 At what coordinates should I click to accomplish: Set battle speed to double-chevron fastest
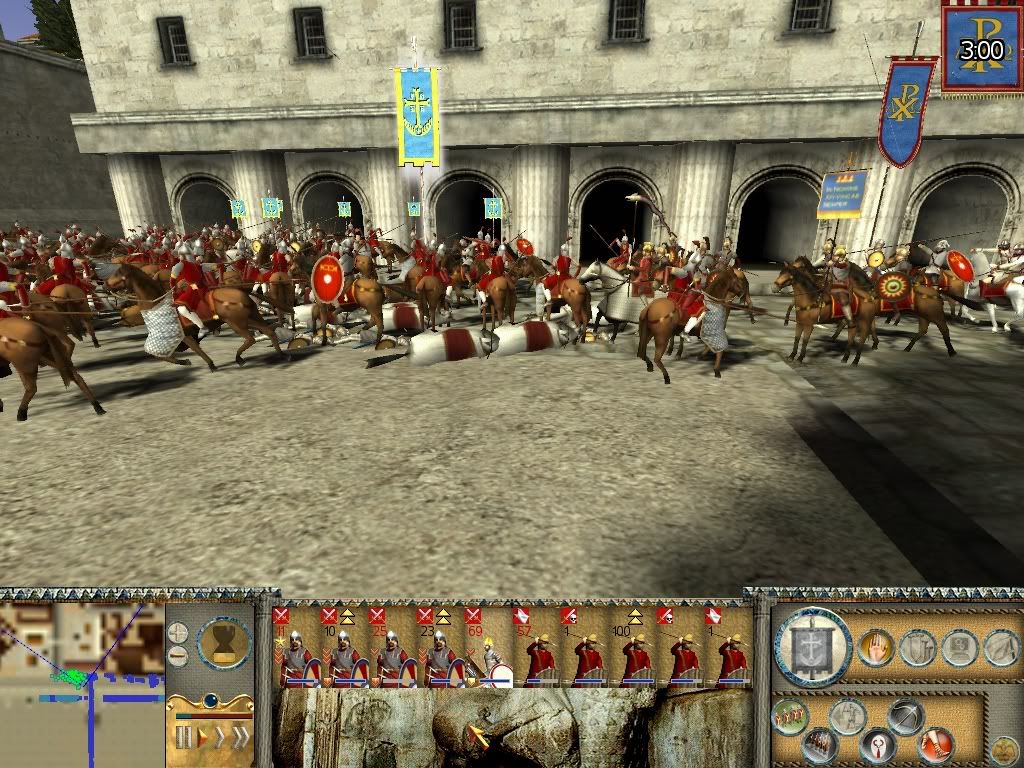coord(240,738)
